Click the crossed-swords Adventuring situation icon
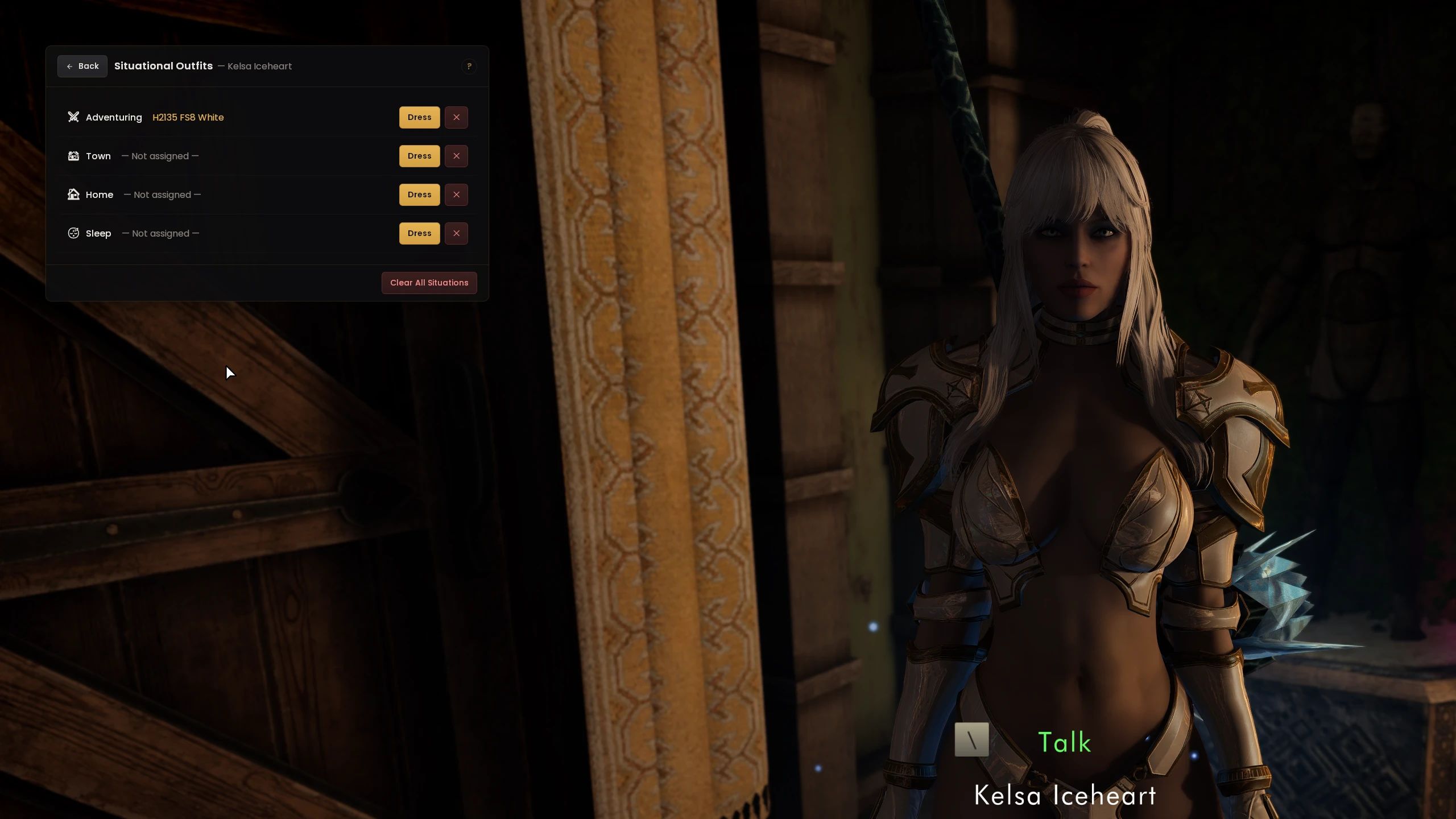The image size is (1456, 819). pos(73,117)
